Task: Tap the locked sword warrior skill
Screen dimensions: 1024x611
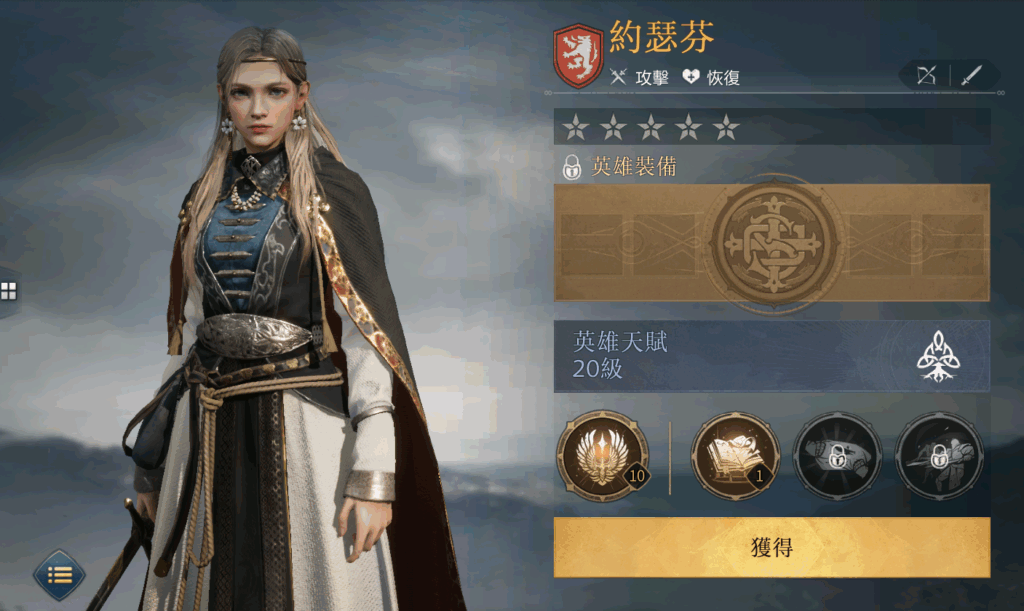Action: pyautogui.click(x=939, y=455)
